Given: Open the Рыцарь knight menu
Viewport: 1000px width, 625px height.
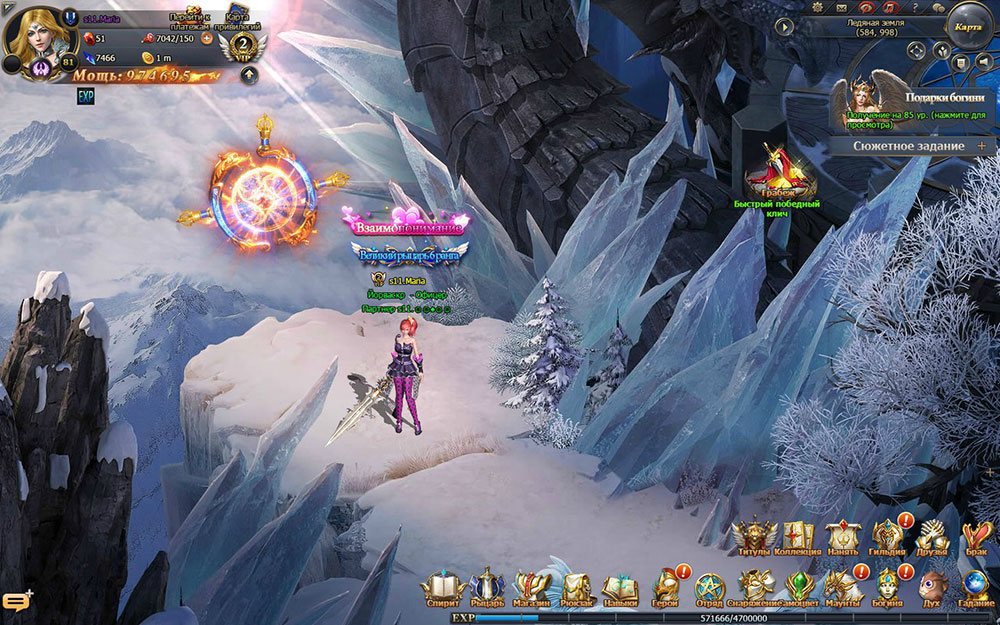Looking at the screenshot, I should (x=487, y=586).
